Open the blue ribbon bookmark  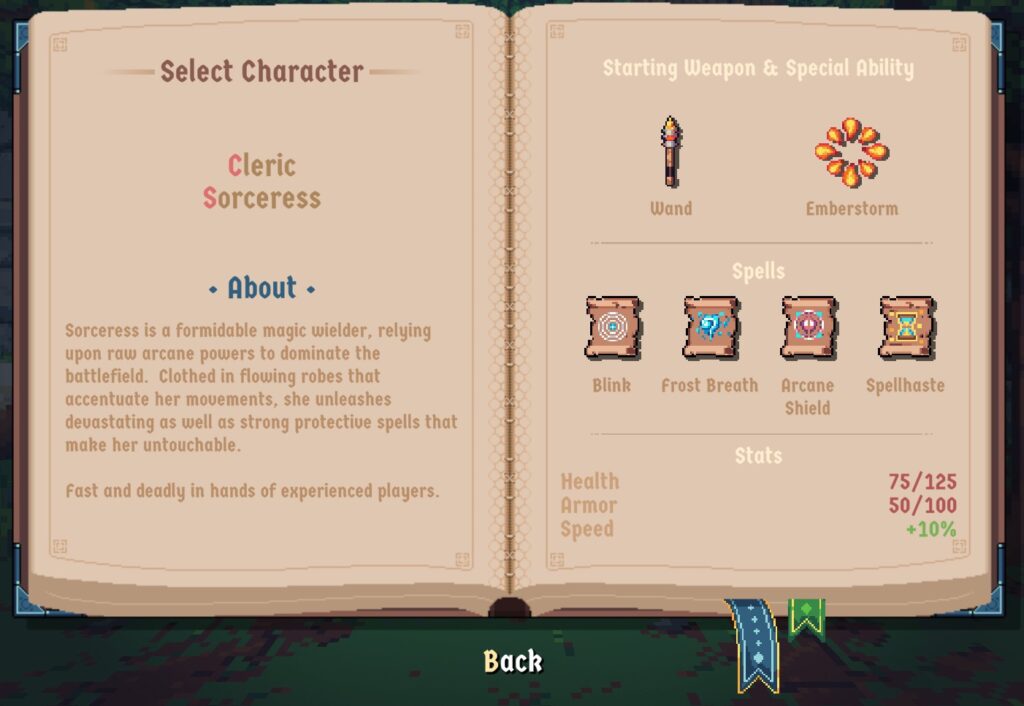pyautogui.click(x=756, y=645)
